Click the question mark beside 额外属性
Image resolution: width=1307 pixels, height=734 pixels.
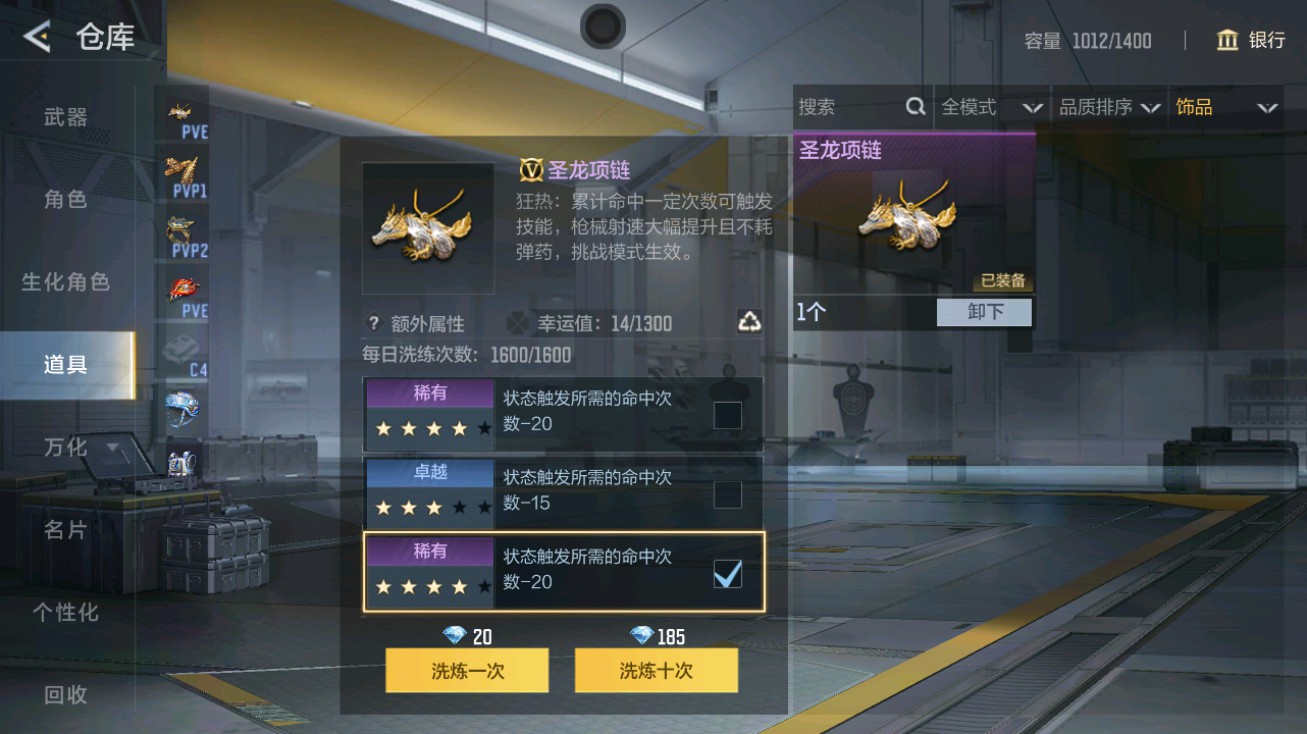click(372, 322)
